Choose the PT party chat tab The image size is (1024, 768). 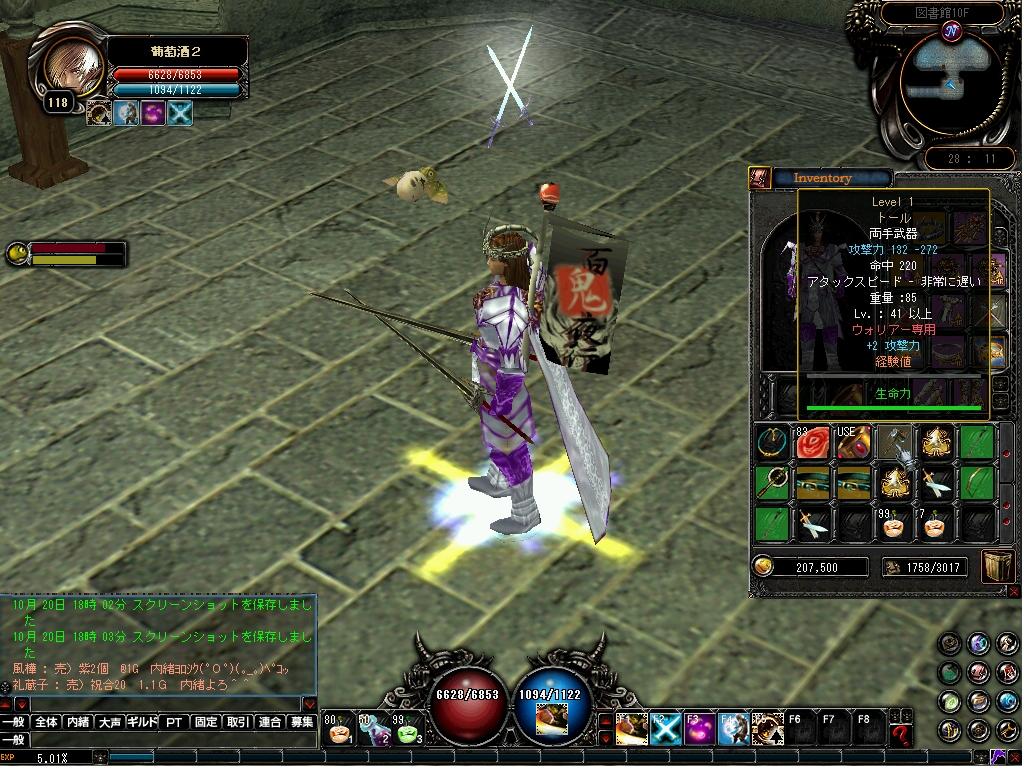coord(174,722)
